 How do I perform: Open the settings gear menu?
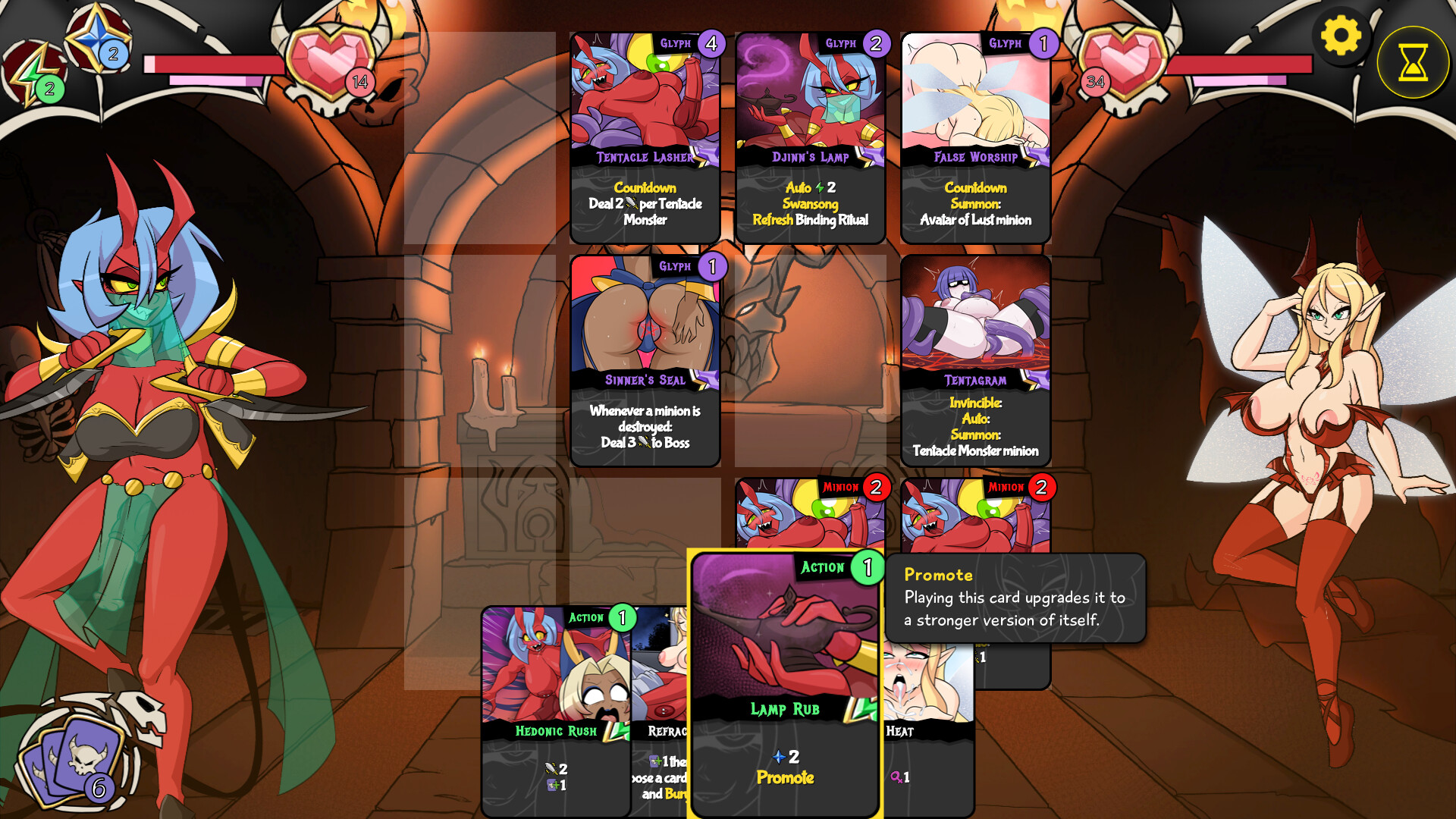pos(1342,36)
